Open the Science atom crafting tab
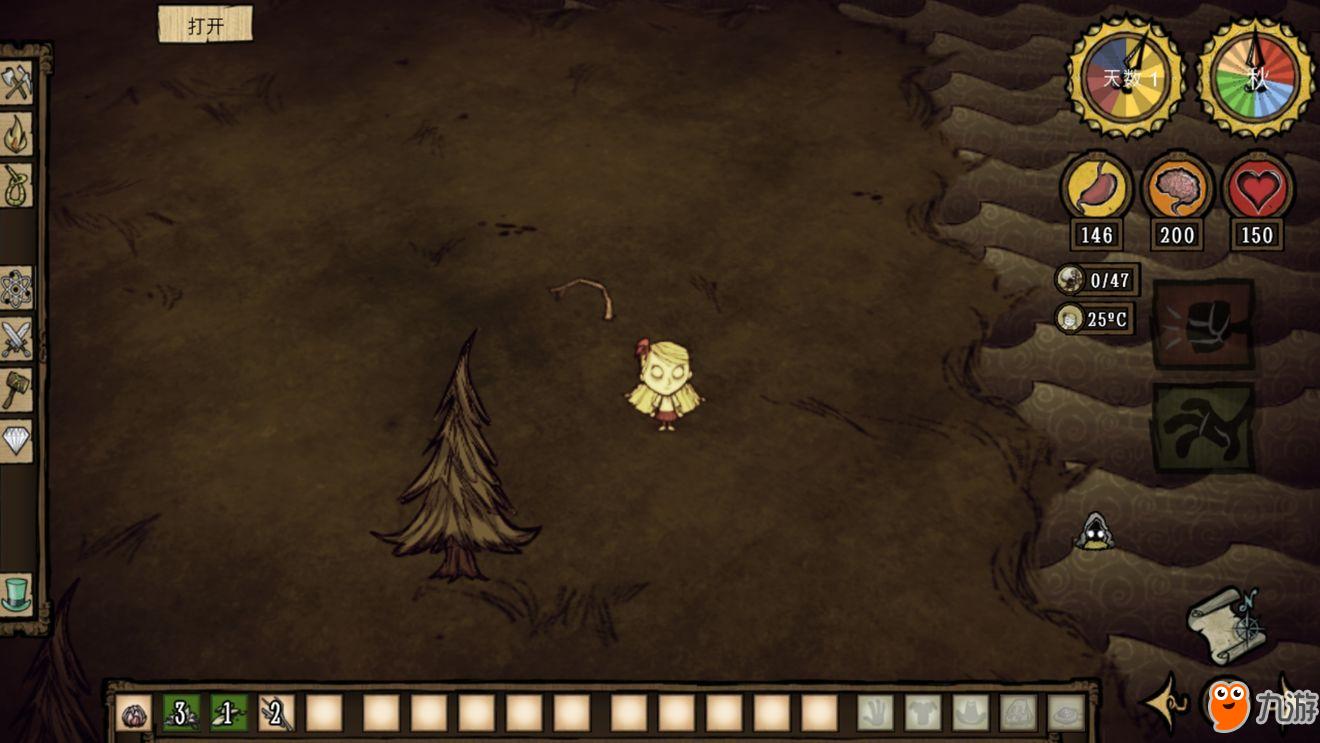The width and height of the screenshot is (1320, 743). (17, 288)
